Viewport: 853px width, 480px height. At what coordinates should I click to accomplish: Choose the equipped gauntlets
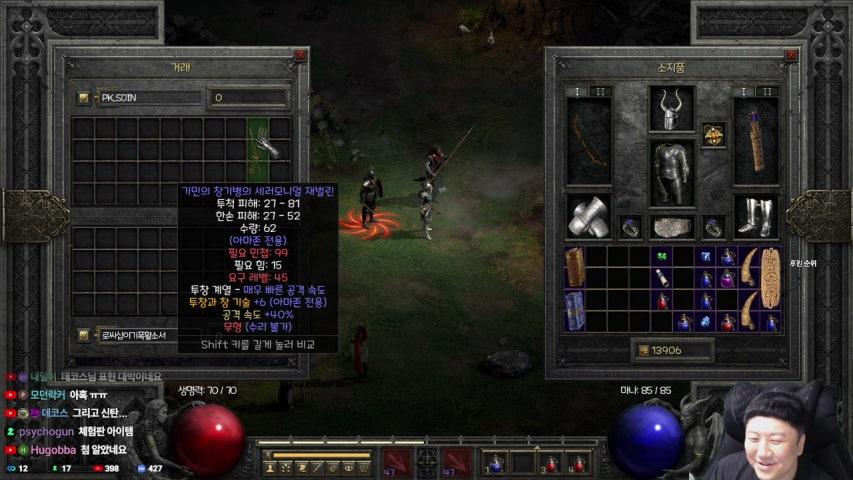[x=589, y=215]
